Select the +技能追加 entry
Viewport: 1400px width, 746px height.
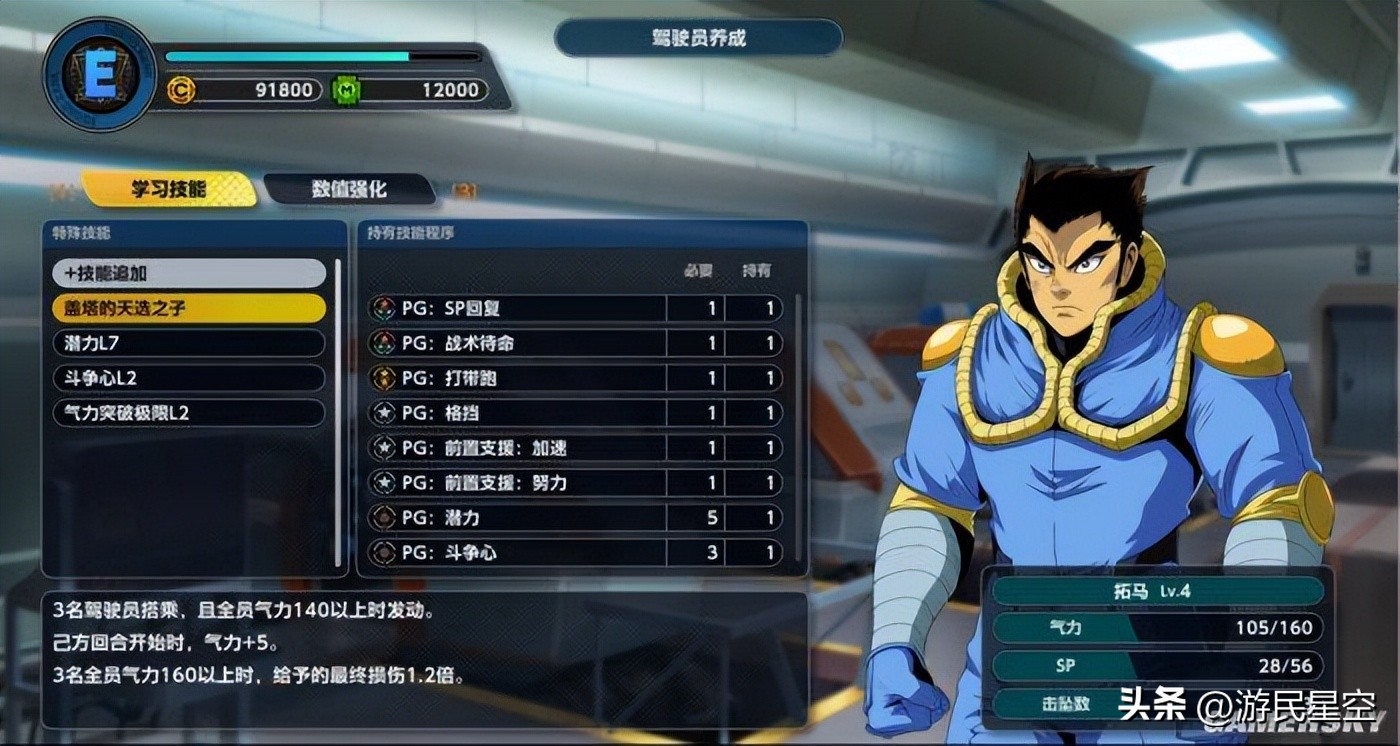[189, 273]
